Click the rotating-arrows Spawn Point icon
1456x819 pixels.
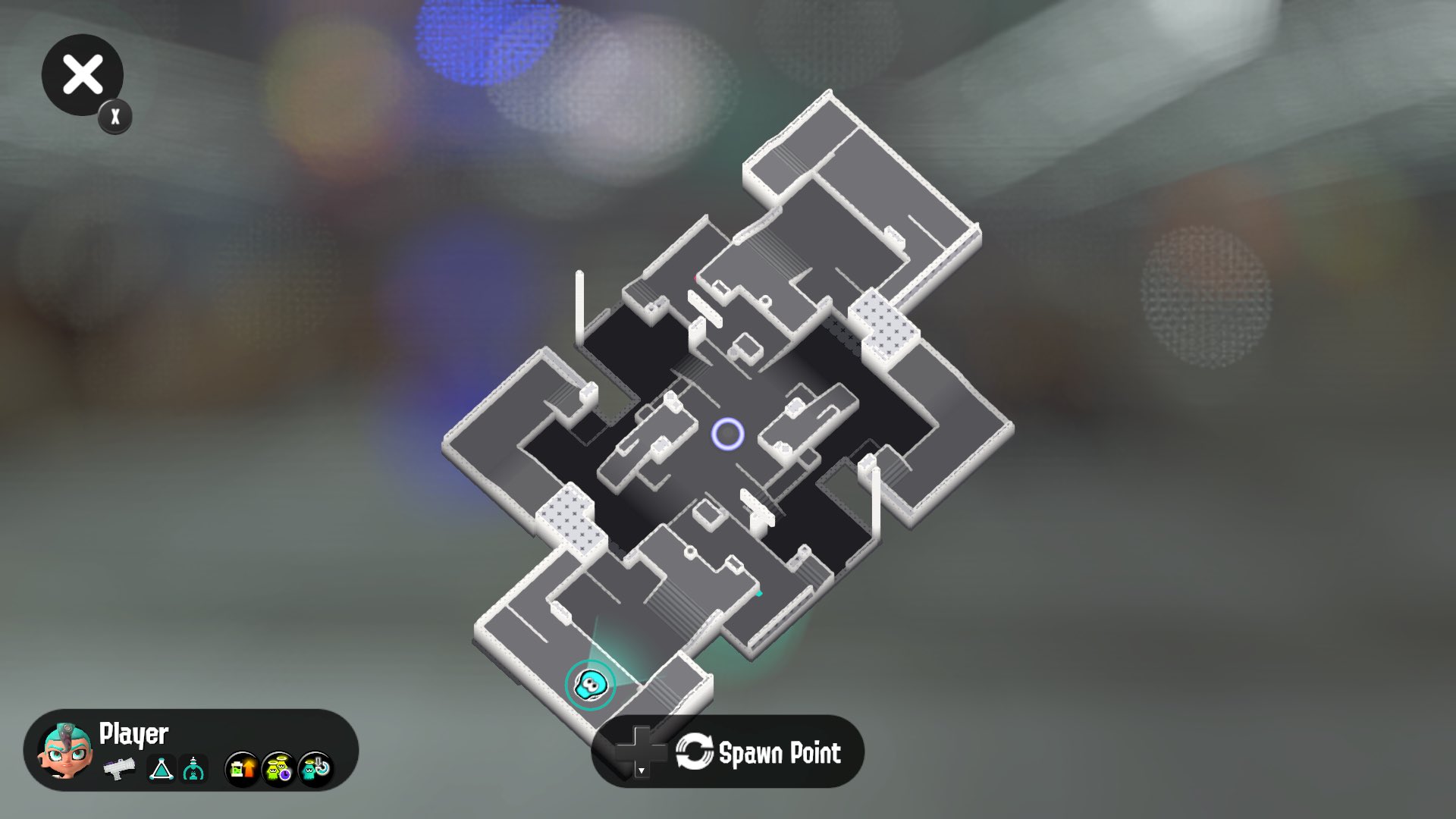695,753
